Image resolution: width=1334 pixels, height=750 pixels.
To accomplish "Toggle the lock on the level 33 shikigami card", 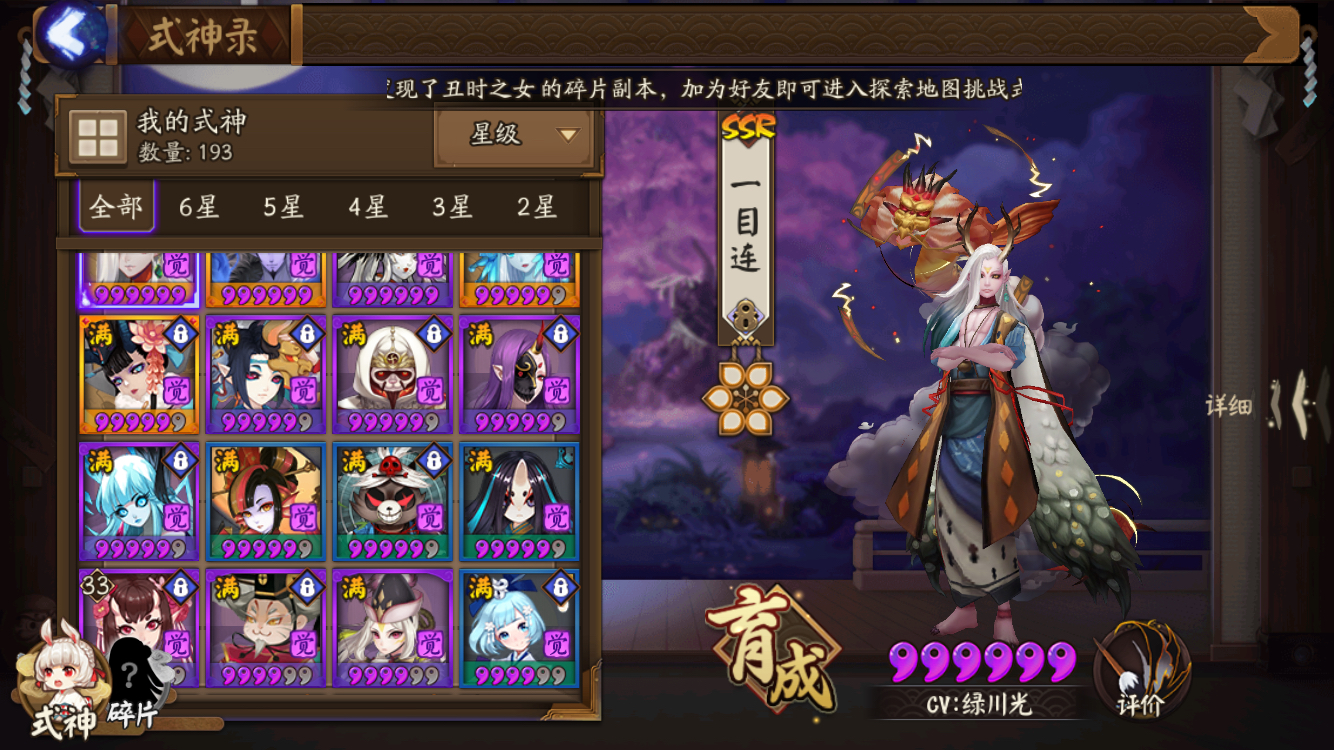I will [x=179, y=587].
